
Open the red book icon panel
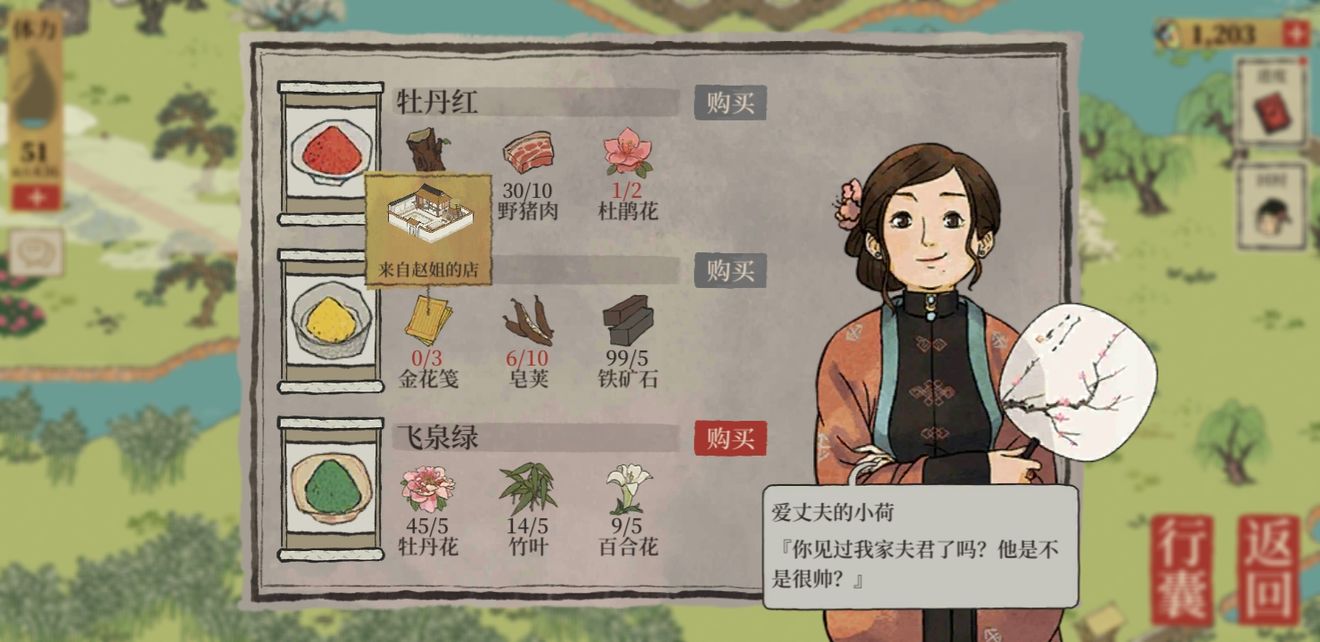point(1270,107)
